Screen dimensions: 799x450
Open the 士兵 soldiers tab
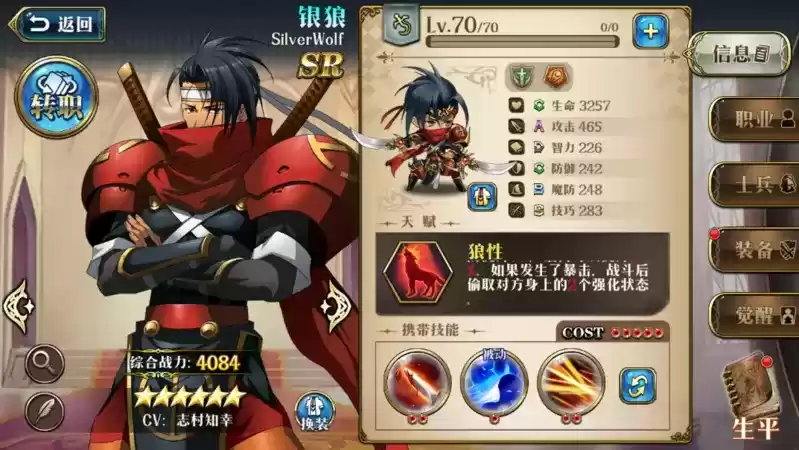coord(754,184)
